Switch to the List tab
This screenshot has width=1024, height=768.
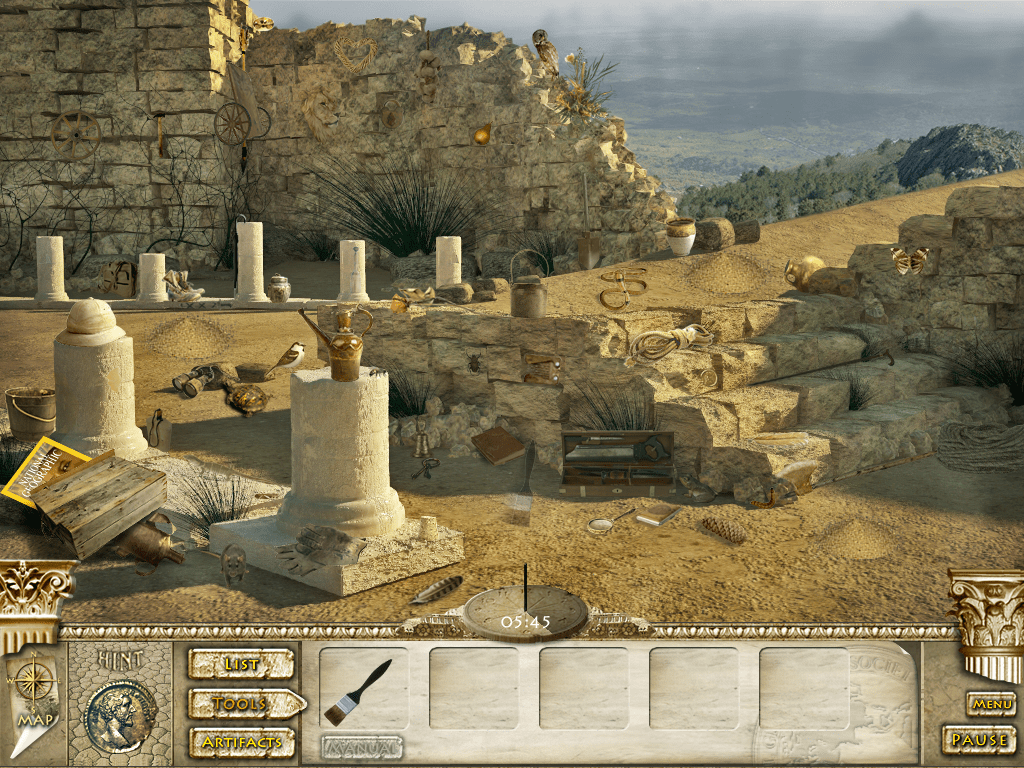pos(241,664)
